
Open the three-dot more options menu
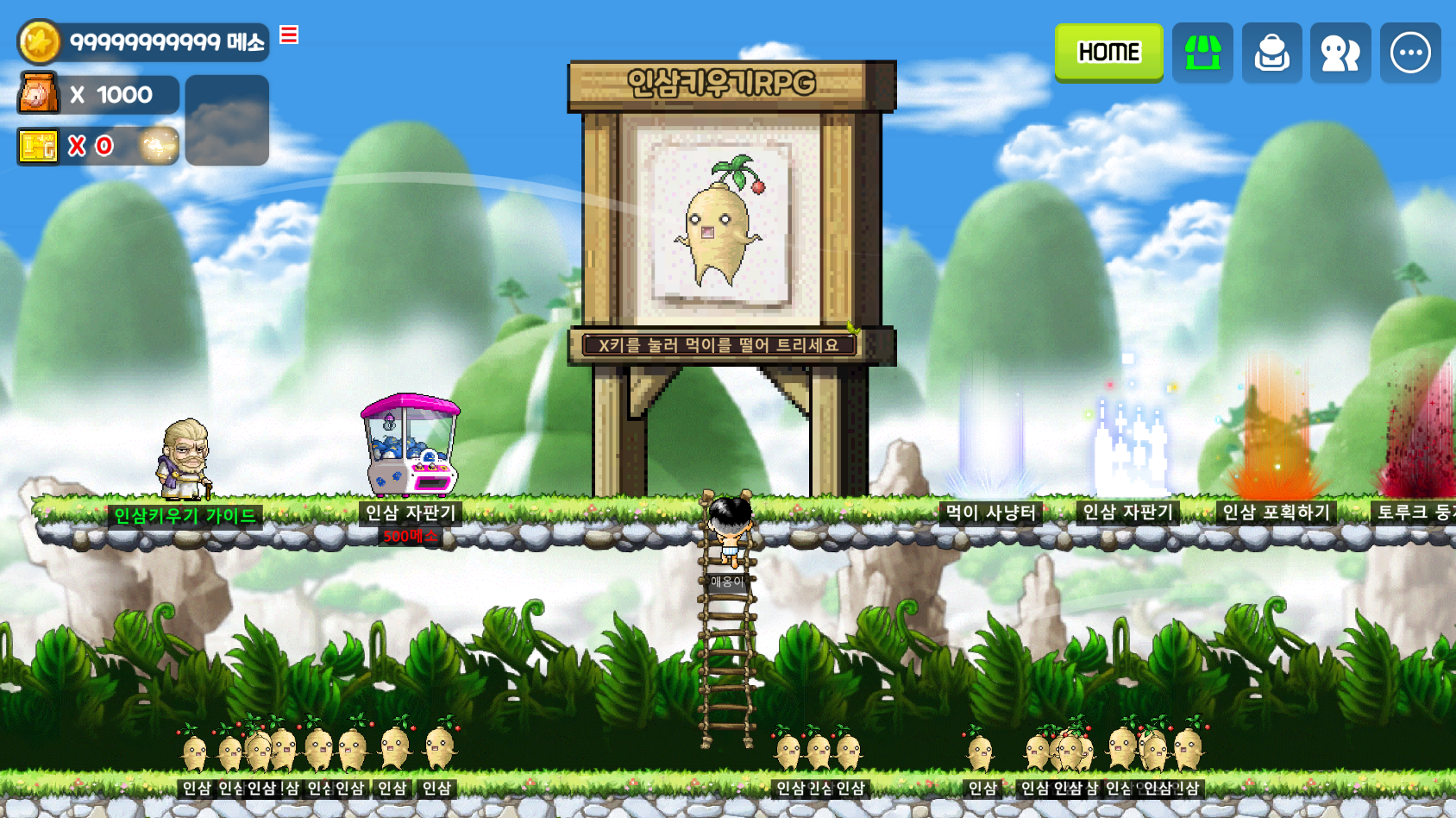pyautogui.click(x=1410, y=53)
